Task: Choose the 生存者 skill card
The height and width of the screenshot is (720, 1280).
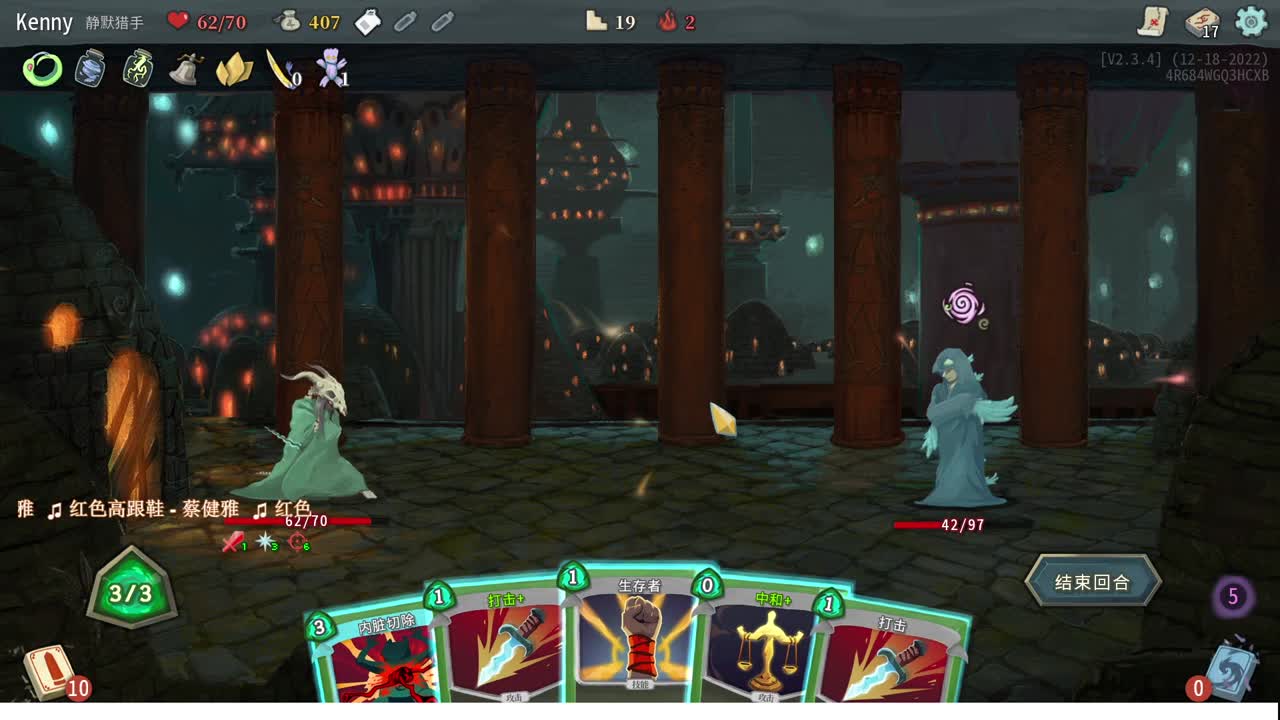Action: click(638, 638)
